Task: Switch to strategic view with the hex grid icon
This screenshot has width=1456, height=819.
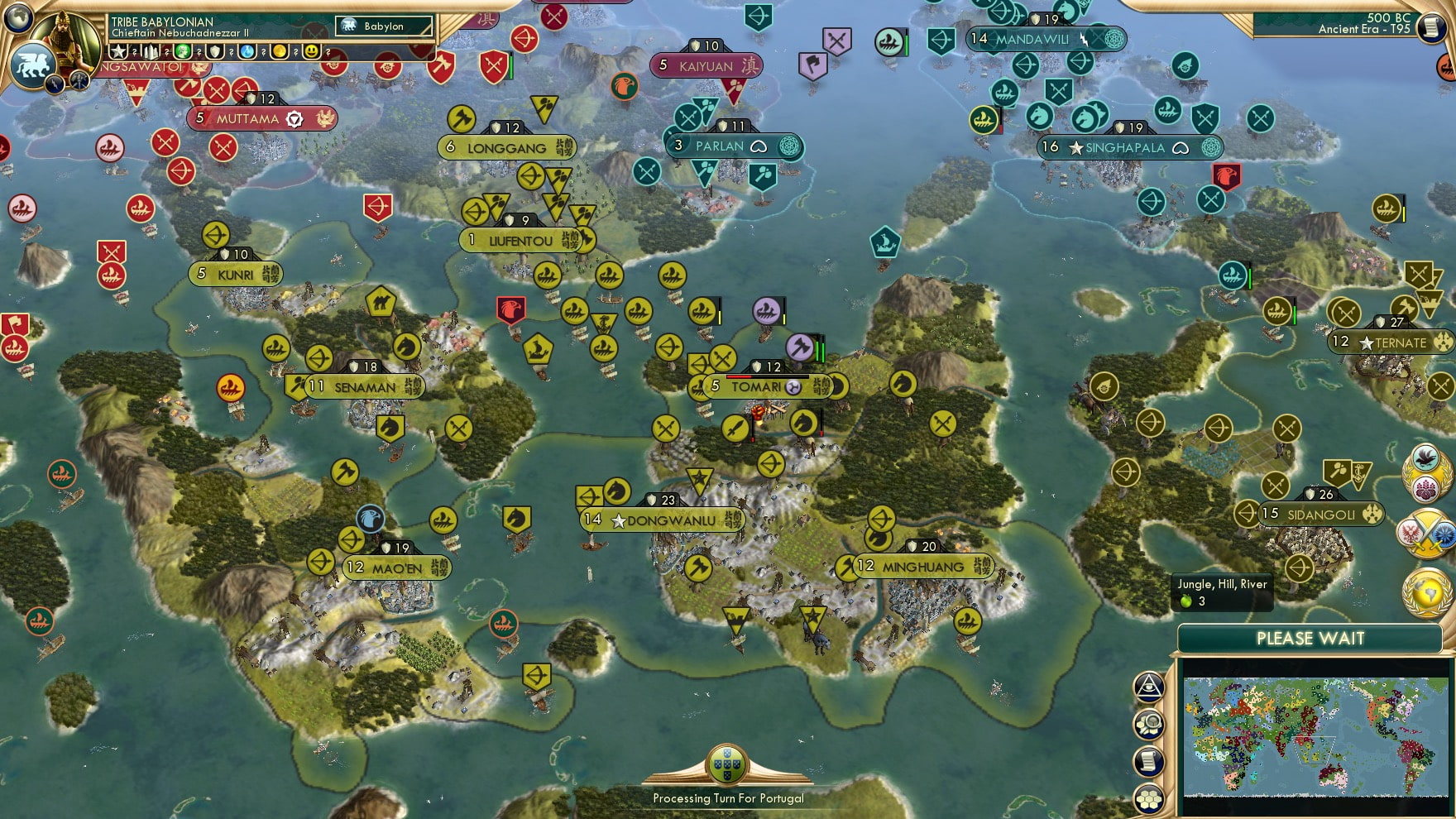Action: coord(1147,798)
